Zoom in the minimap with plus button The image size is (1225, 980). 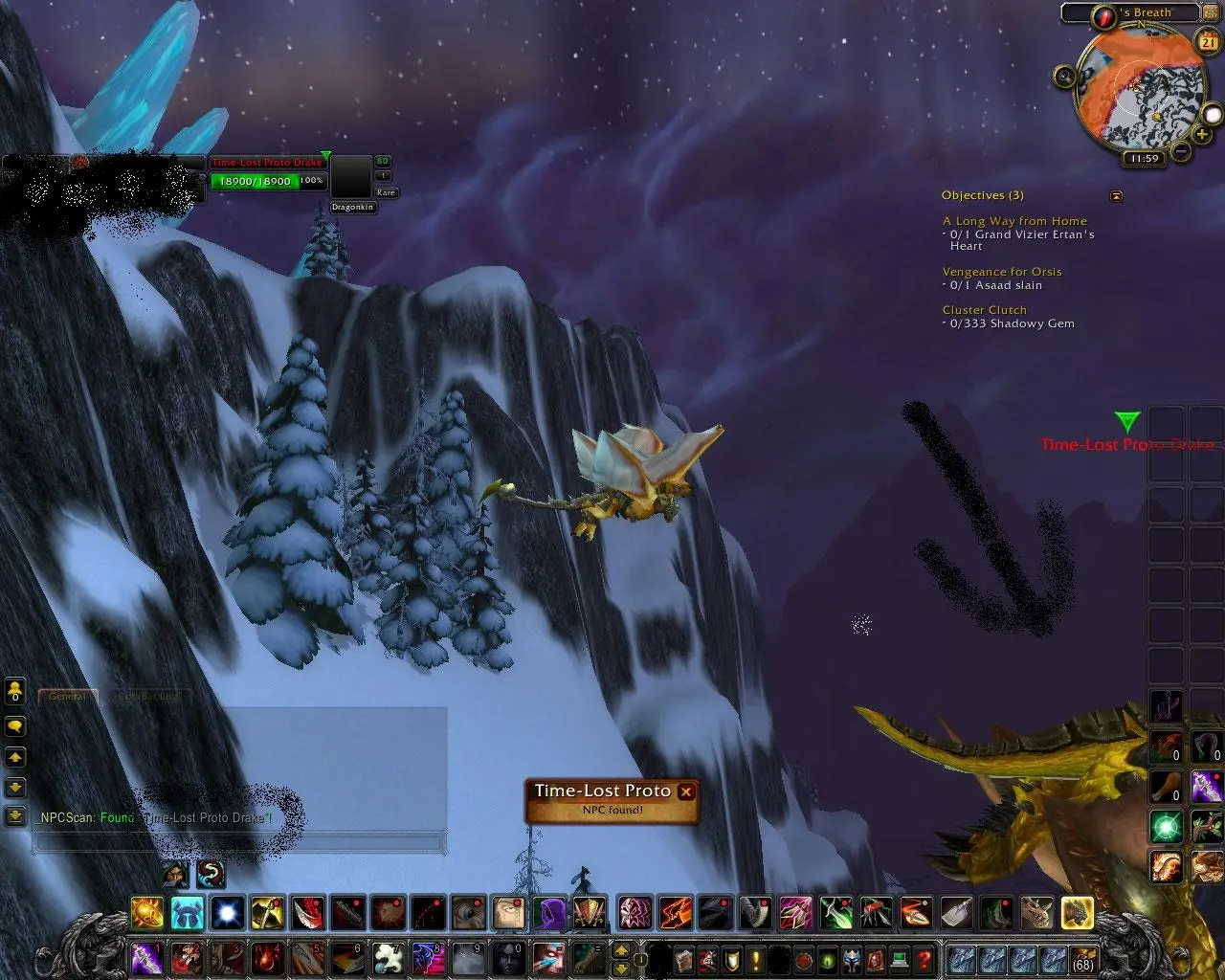pyautogui.click(x=1202, y=135)
